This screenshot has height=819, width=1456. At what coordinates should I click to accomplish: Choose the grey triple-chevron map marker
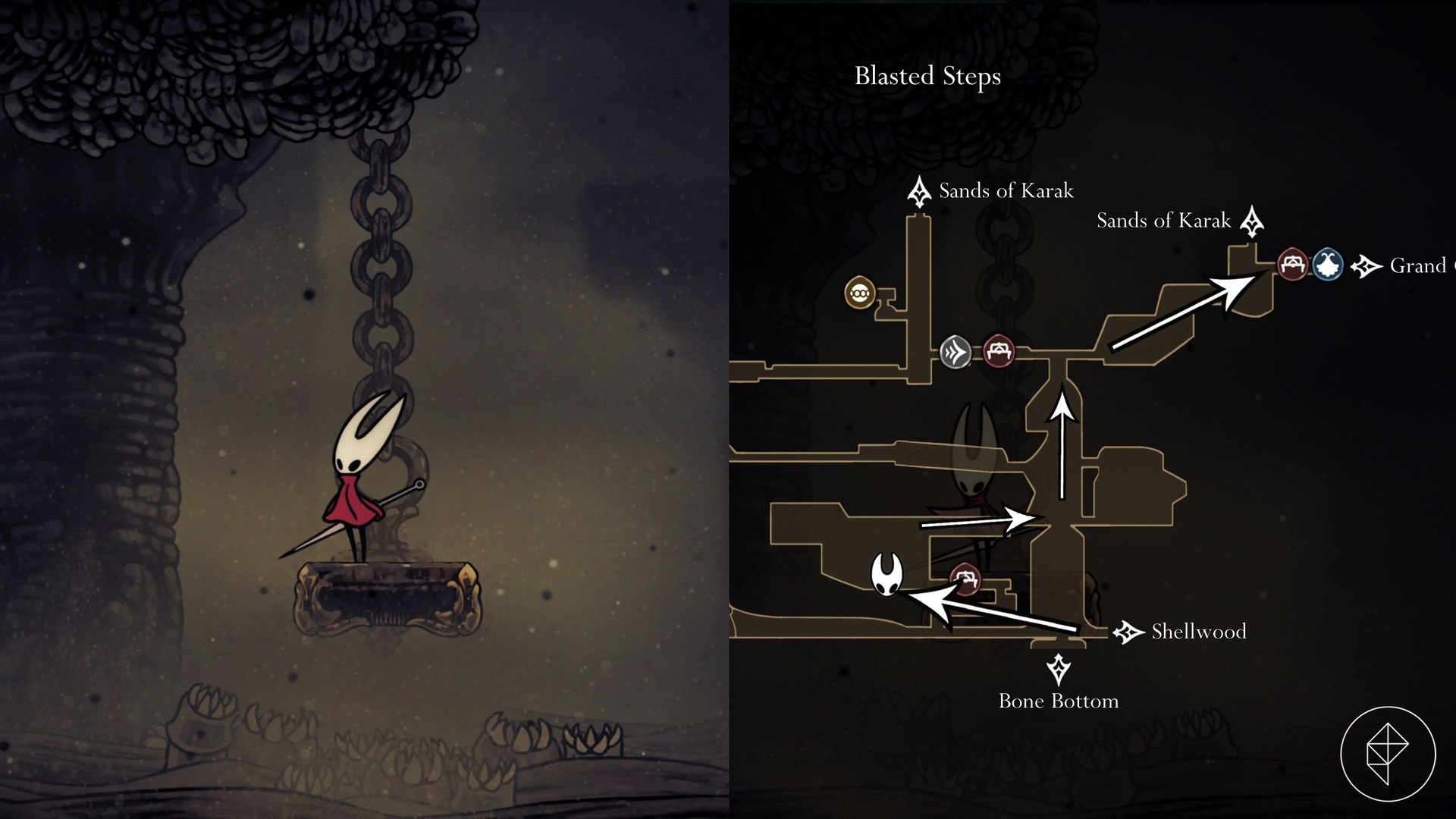pyautogui.click(x=955, y=353)
